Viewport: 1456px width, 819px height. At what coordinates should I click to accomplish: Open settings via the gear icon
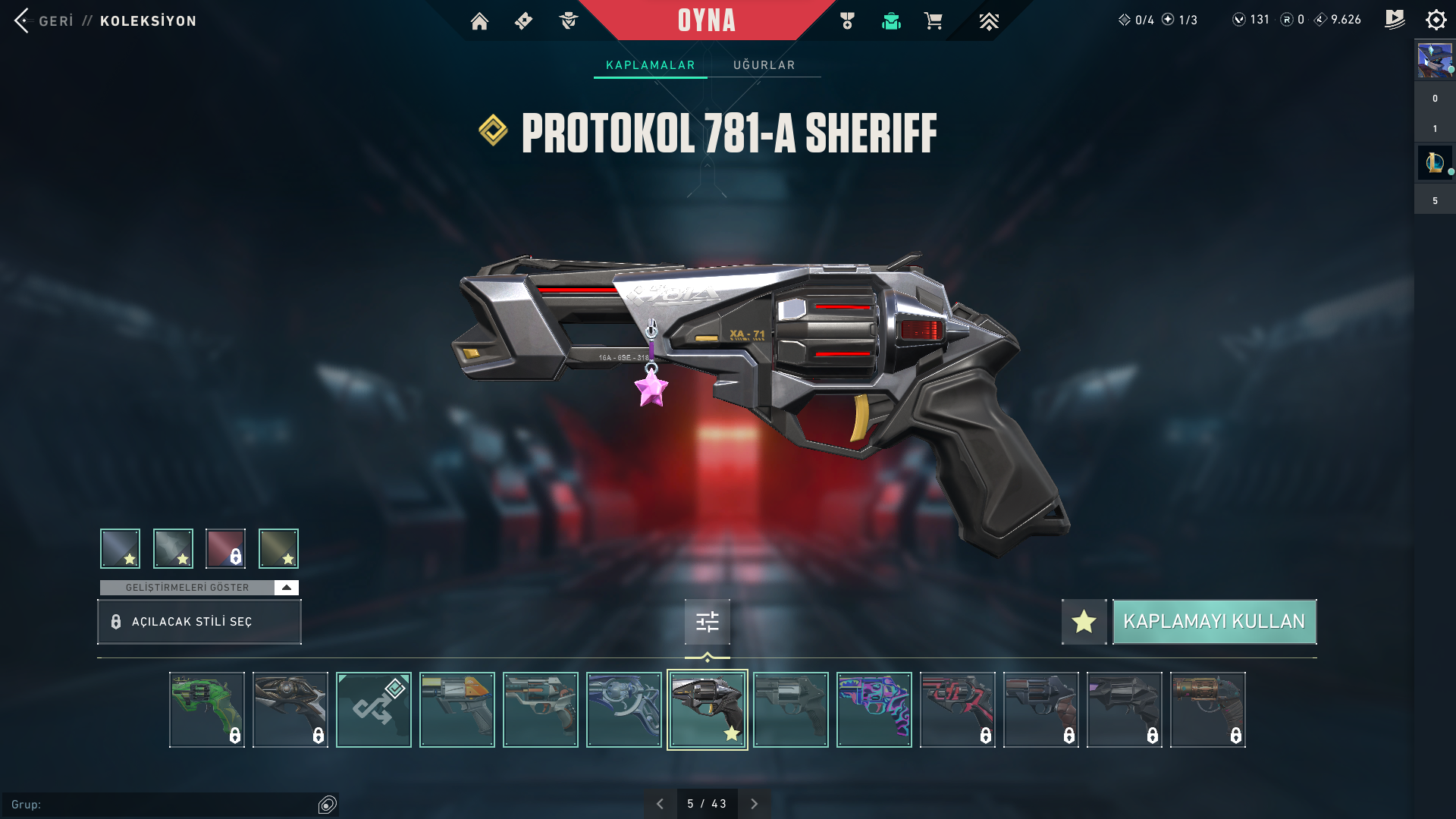[x=1436, y=20]
